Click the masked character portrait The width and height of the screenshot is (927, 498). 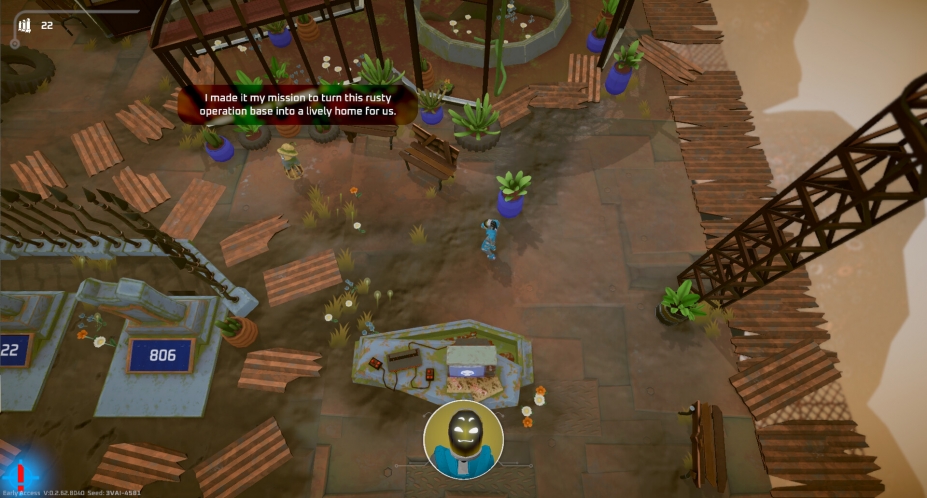pos(463,440)
